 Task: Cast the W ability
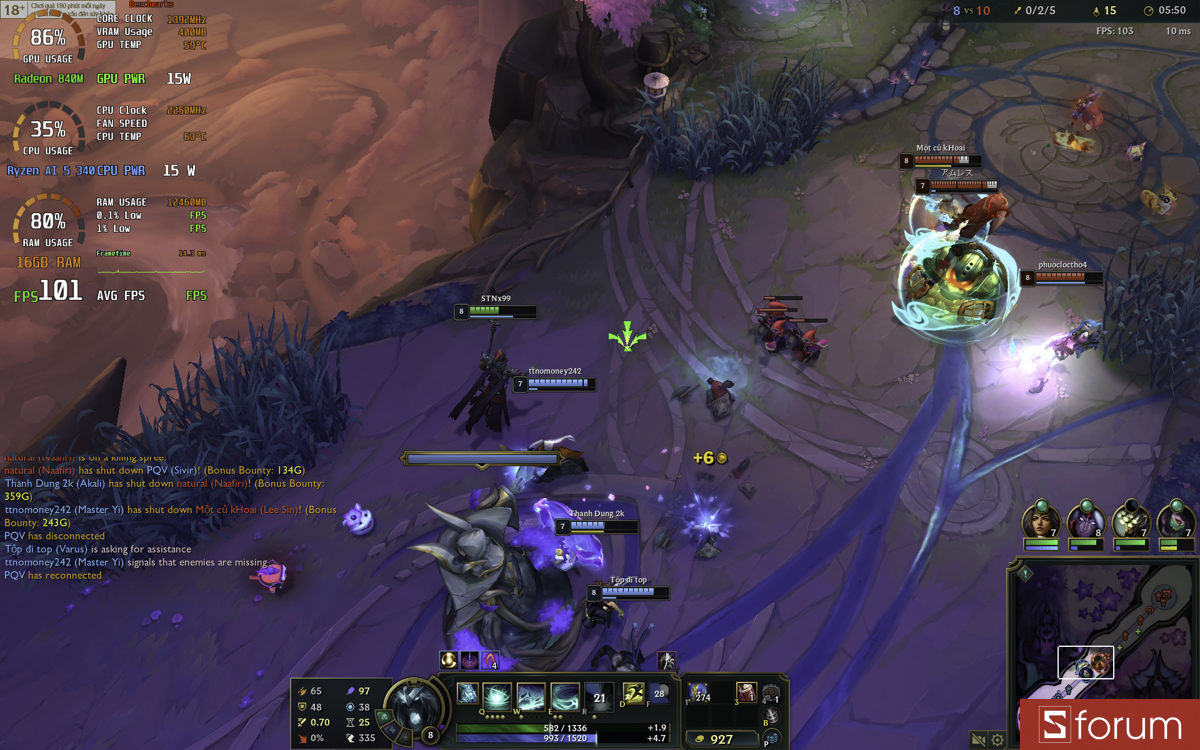531,696
